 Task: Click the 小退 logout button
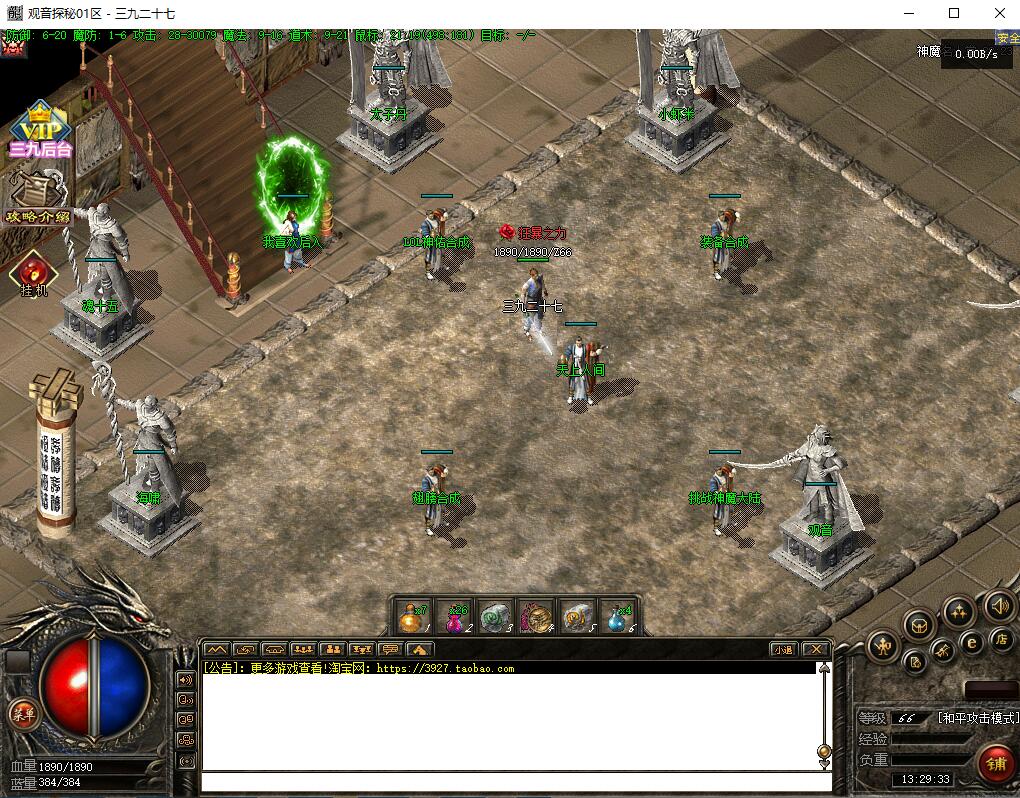pos(784,649)
